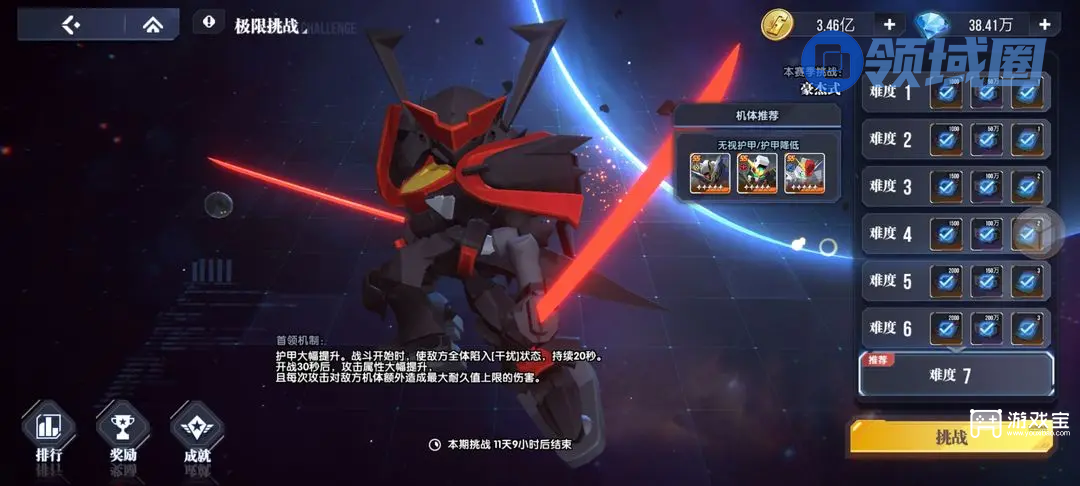Open the 成就 achievements
Screen dimensions: 1080x486
(197, 435)
